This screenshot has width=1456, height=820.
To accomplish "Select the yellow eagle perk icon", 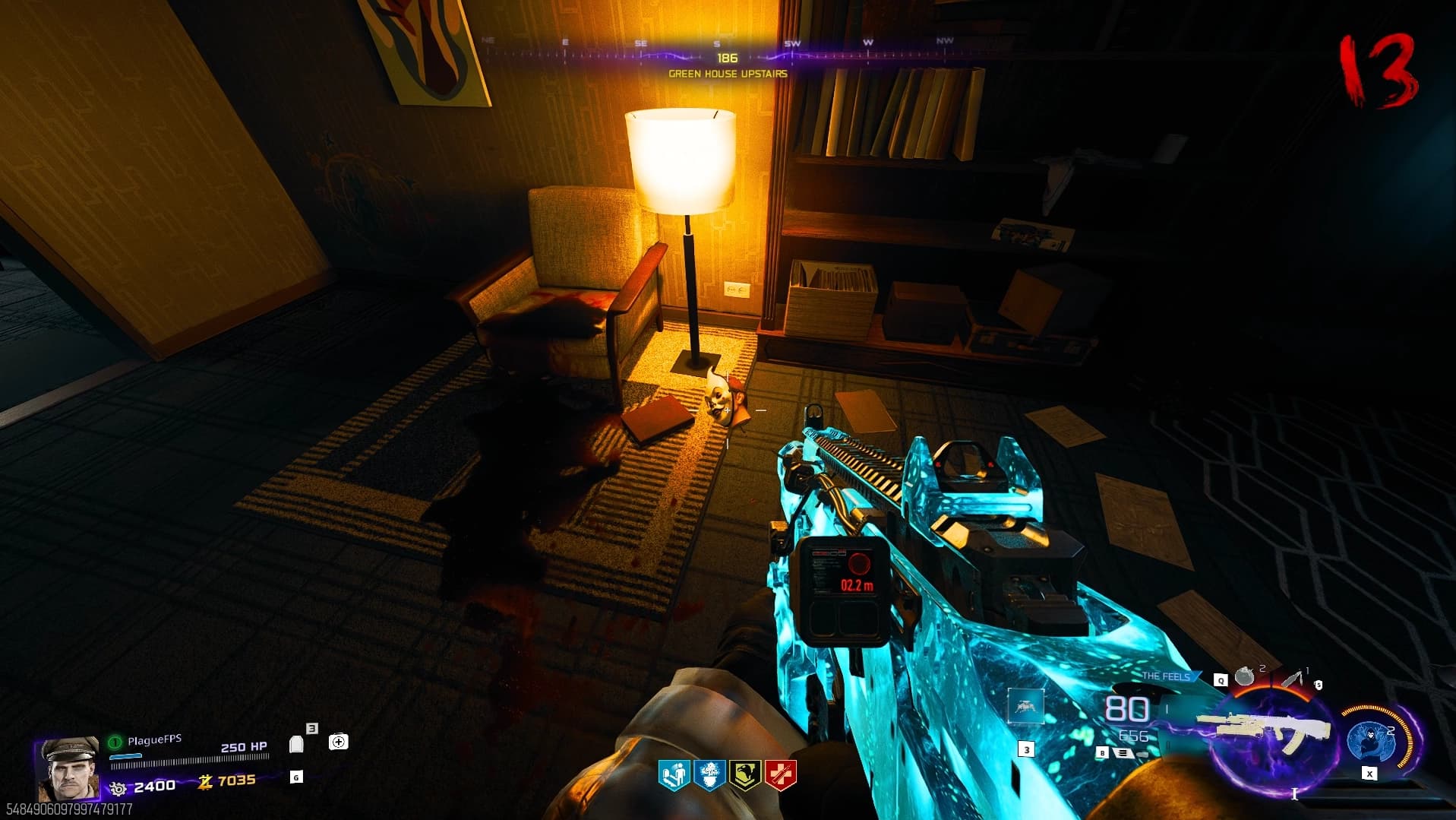I will coord(744,775).
